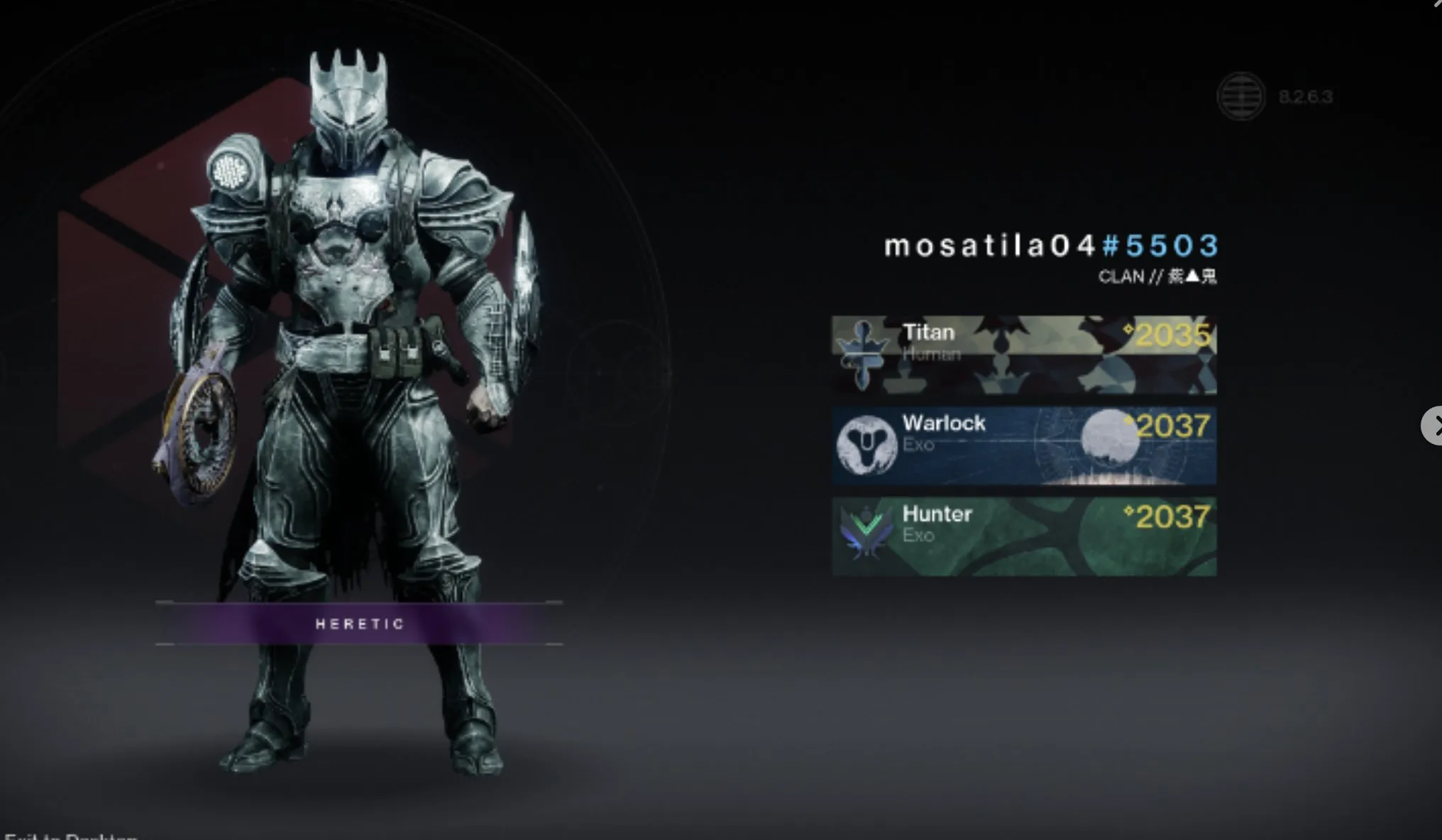Screen dimensions: 1442x840
Task: Select the Warlock's Ghost emblem icon
Action: 869,445
